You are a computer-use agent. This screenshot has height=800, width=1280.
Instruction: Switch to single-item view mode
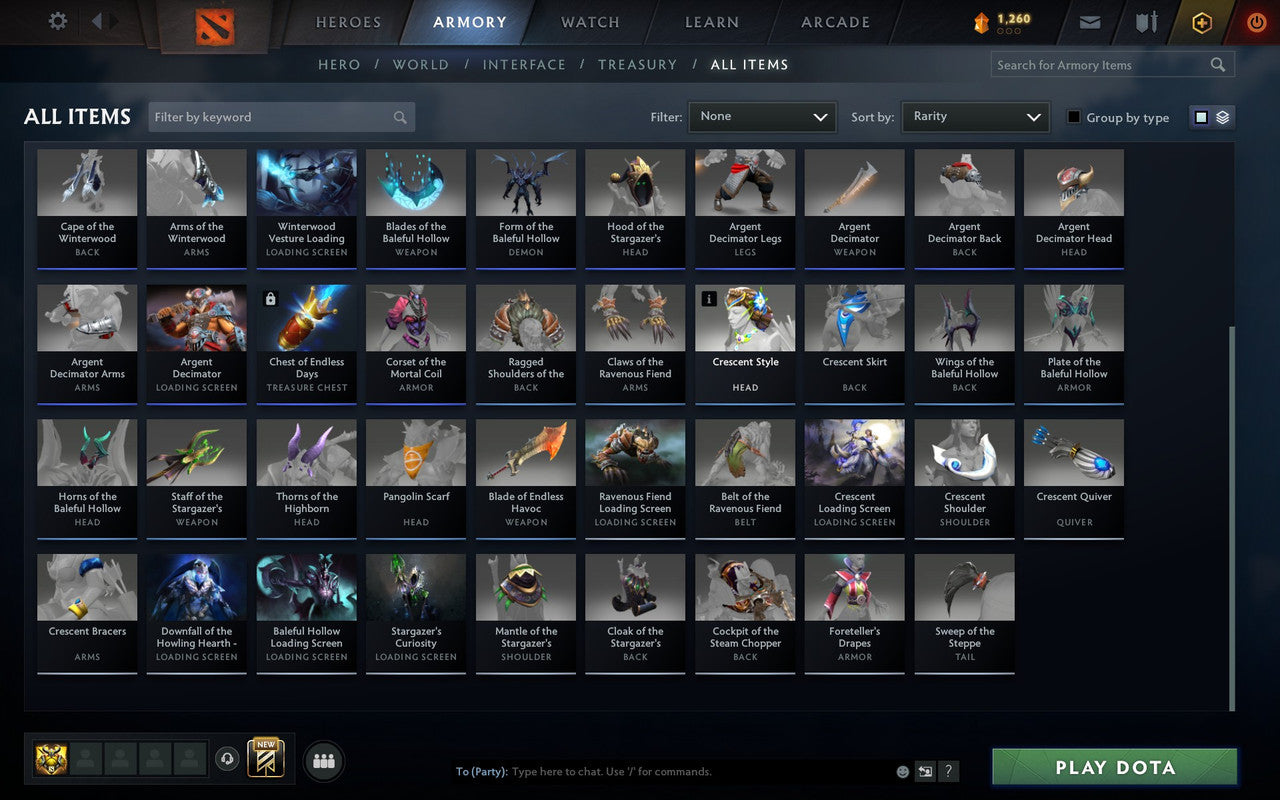click(1200, 117)
